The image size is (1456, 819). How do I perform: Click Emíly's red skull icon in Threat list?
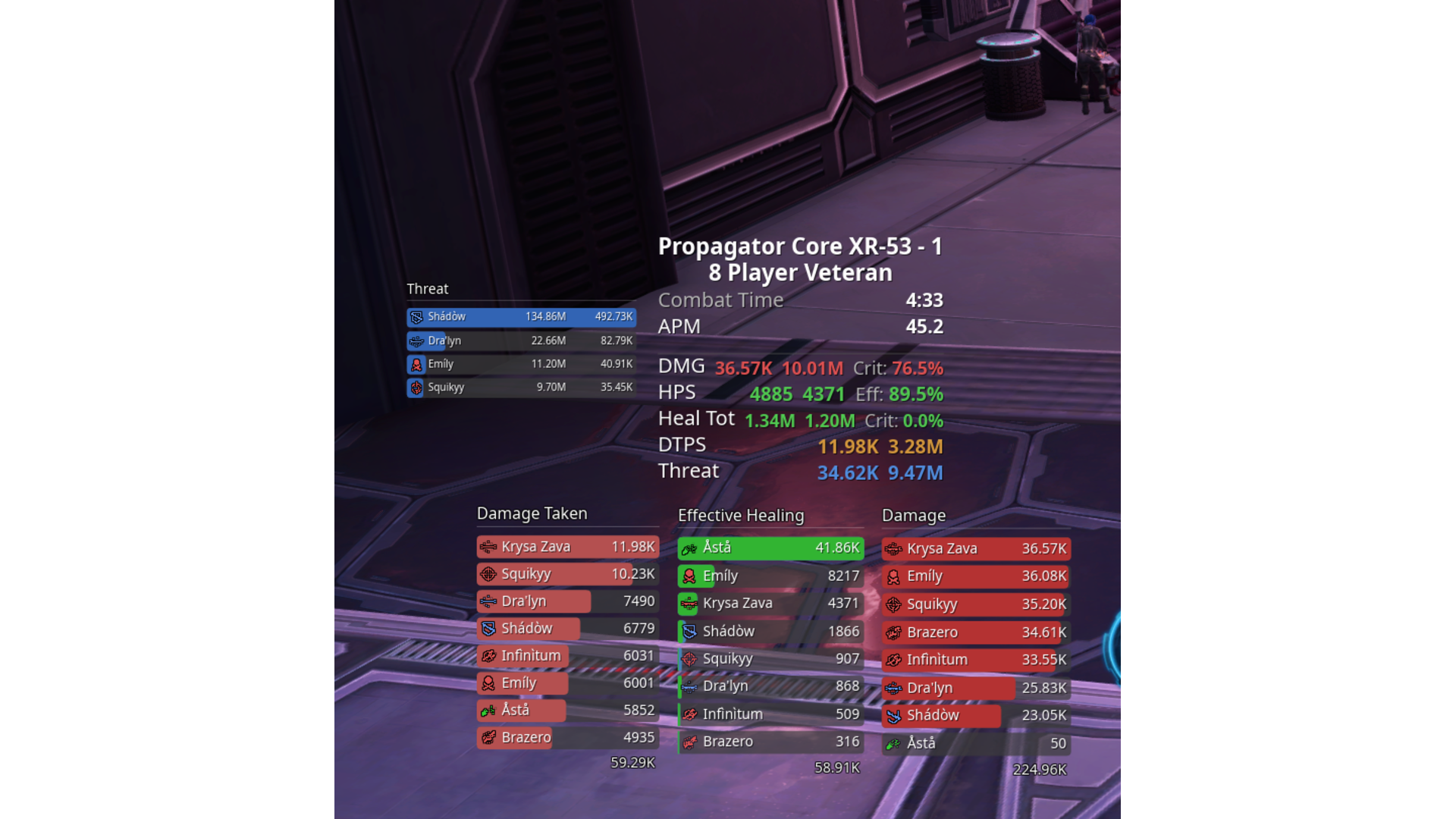416,364
